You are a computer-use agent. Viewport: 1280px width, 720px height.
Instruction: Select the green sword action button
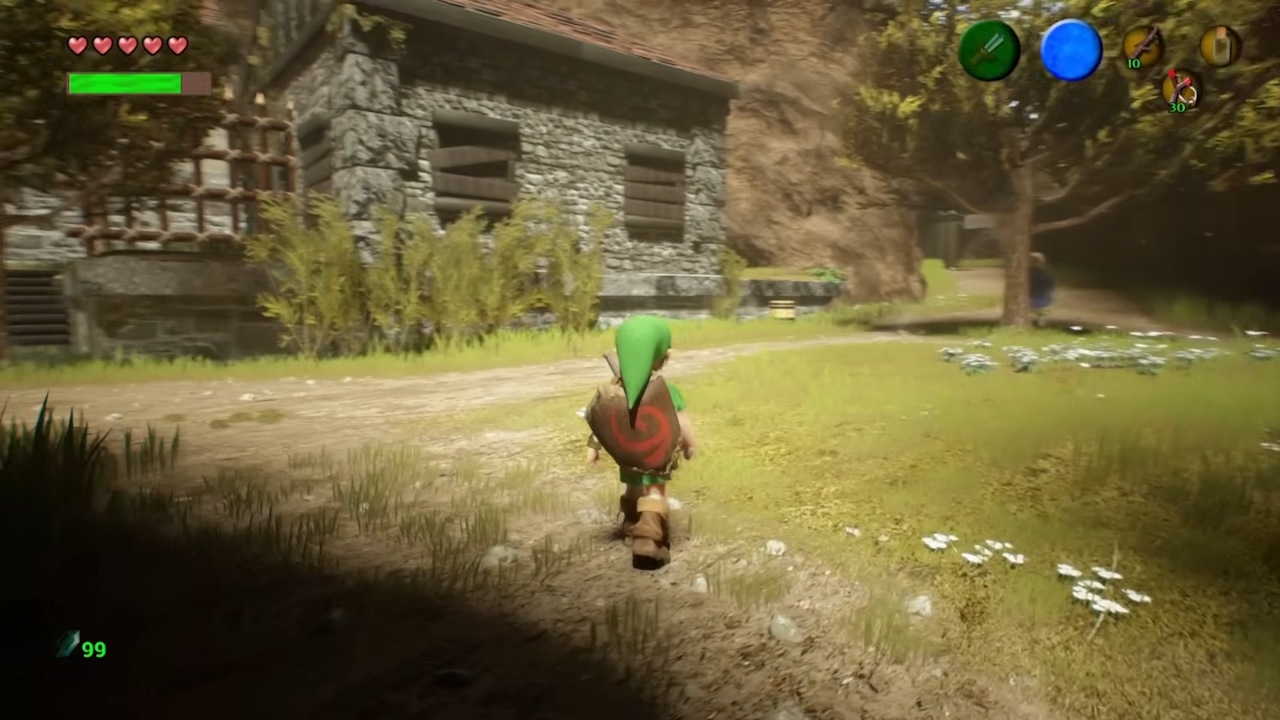[x=989, y=50]
